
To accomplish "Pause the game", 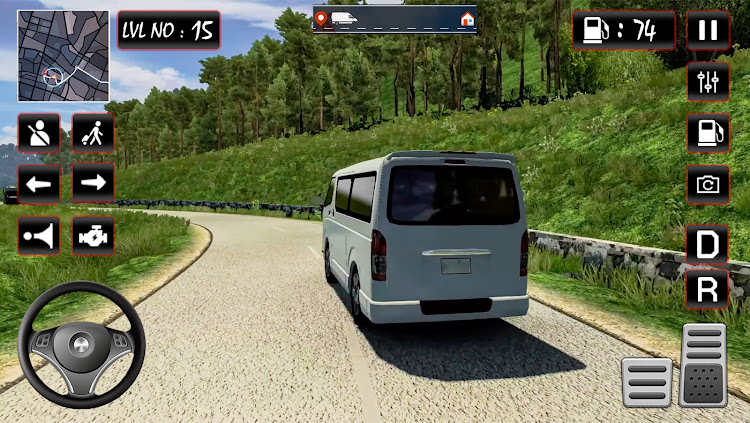I will click(707, 30).
